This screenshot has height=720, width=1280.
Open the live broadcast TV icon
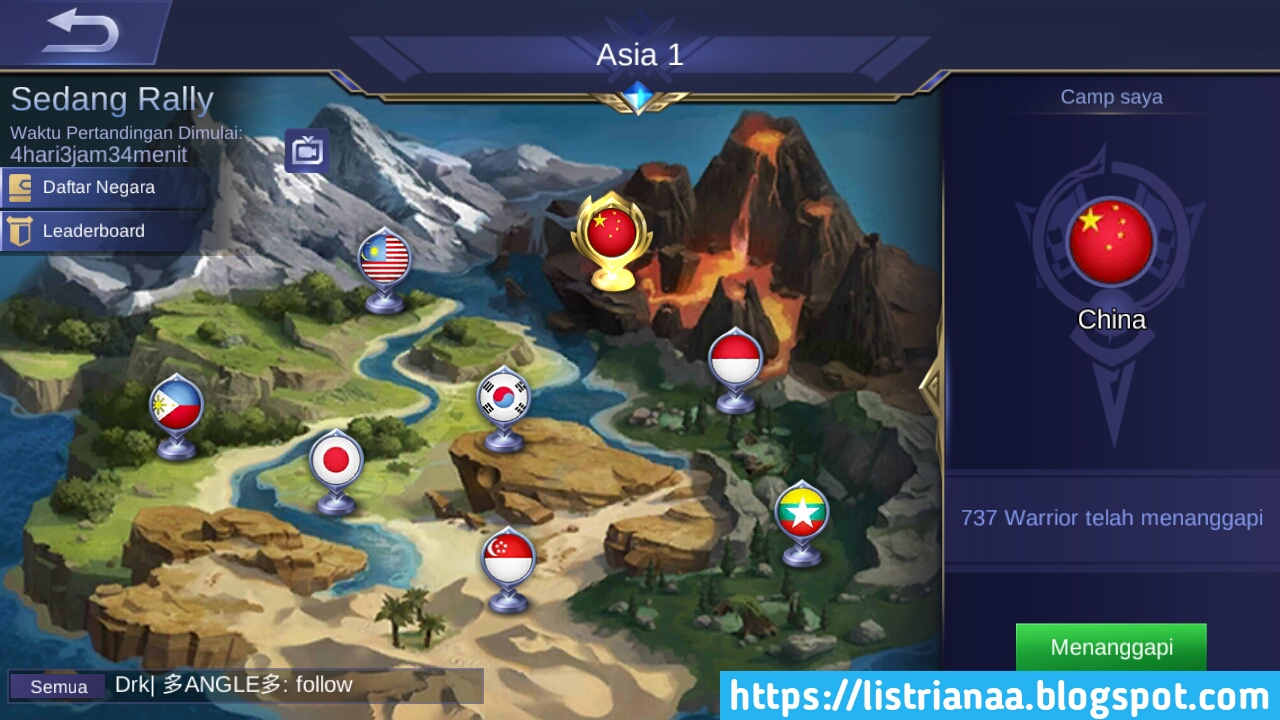click(x=306, y=150)
